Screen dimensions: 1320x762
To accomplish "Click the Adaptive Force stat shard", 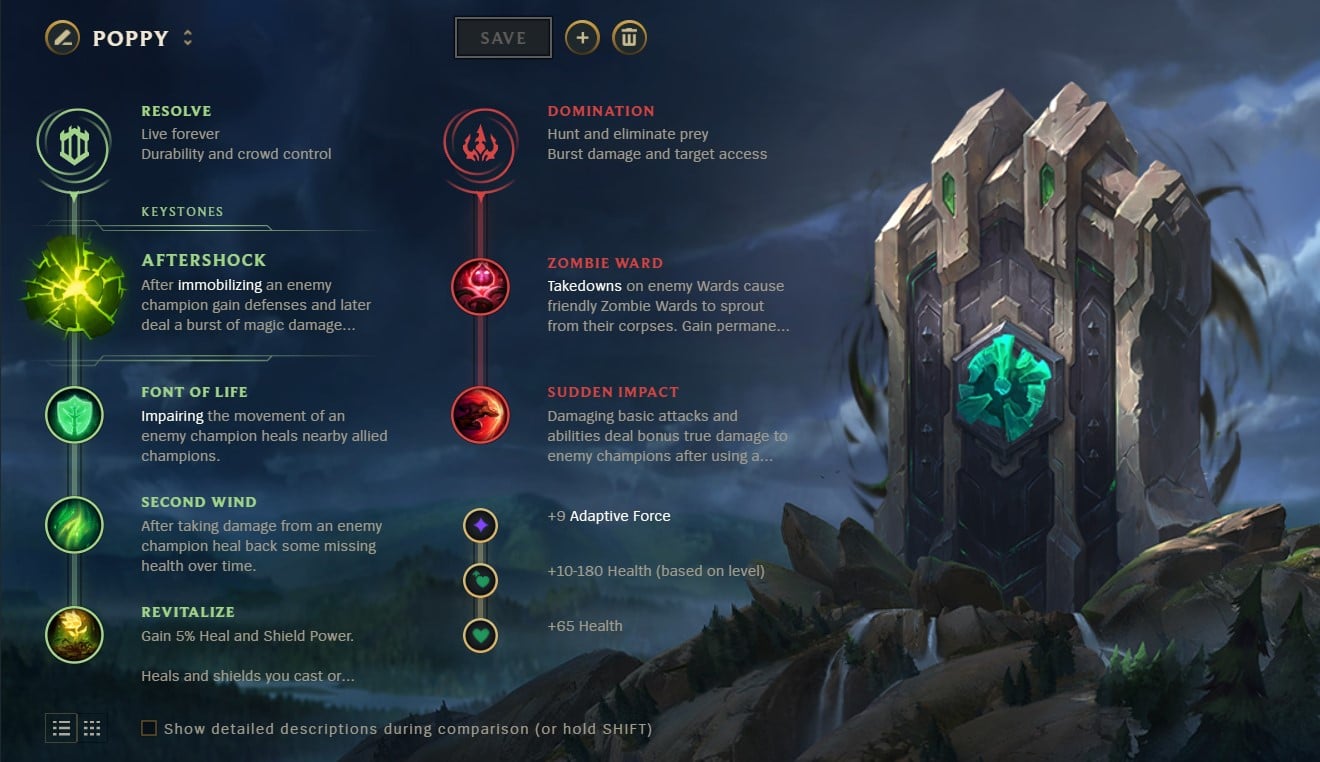I will (480, 524).
